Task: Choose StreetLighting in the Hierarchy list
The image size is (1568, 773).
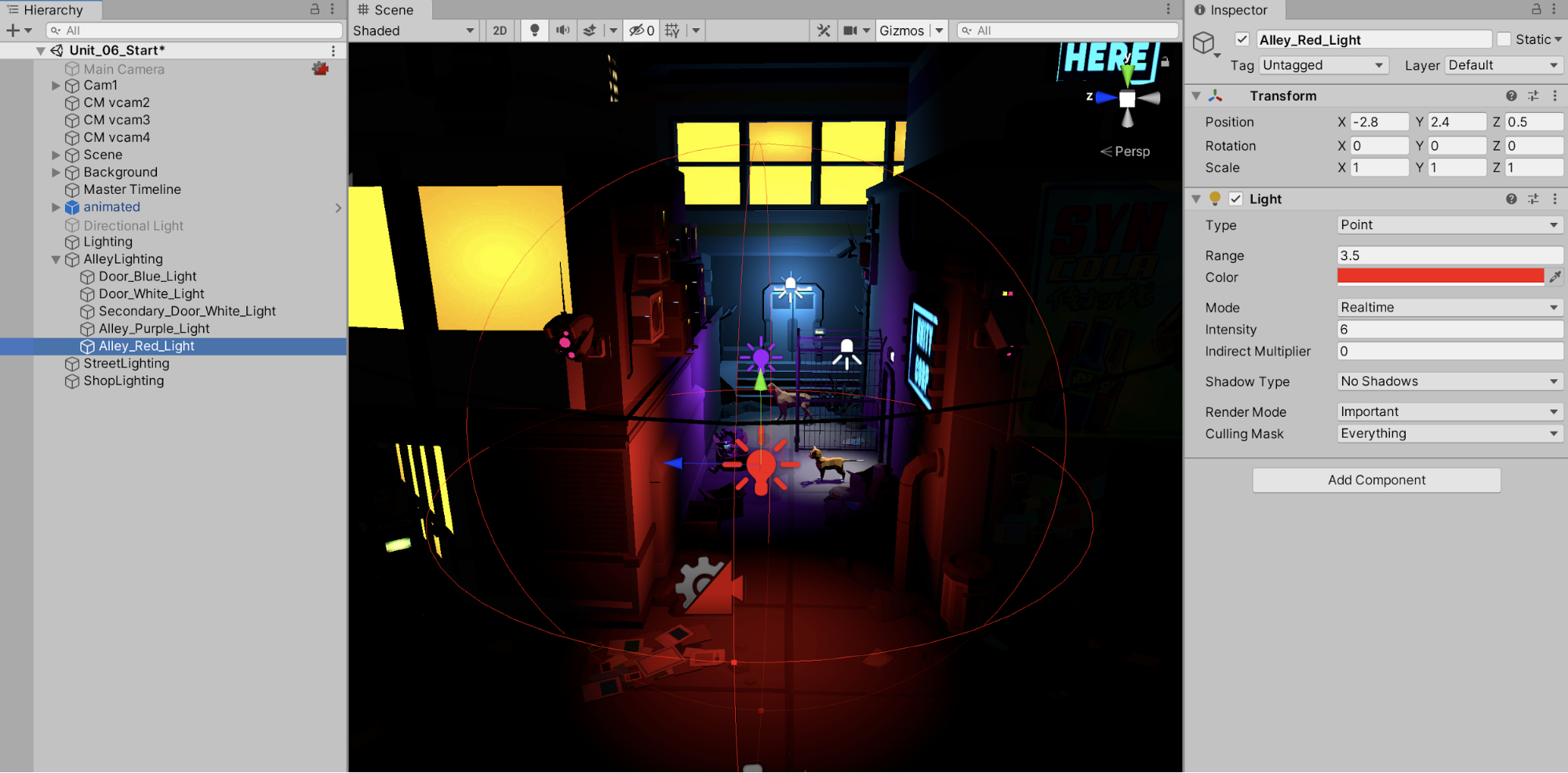Action: pyautogui.click(x=126, y=363)
